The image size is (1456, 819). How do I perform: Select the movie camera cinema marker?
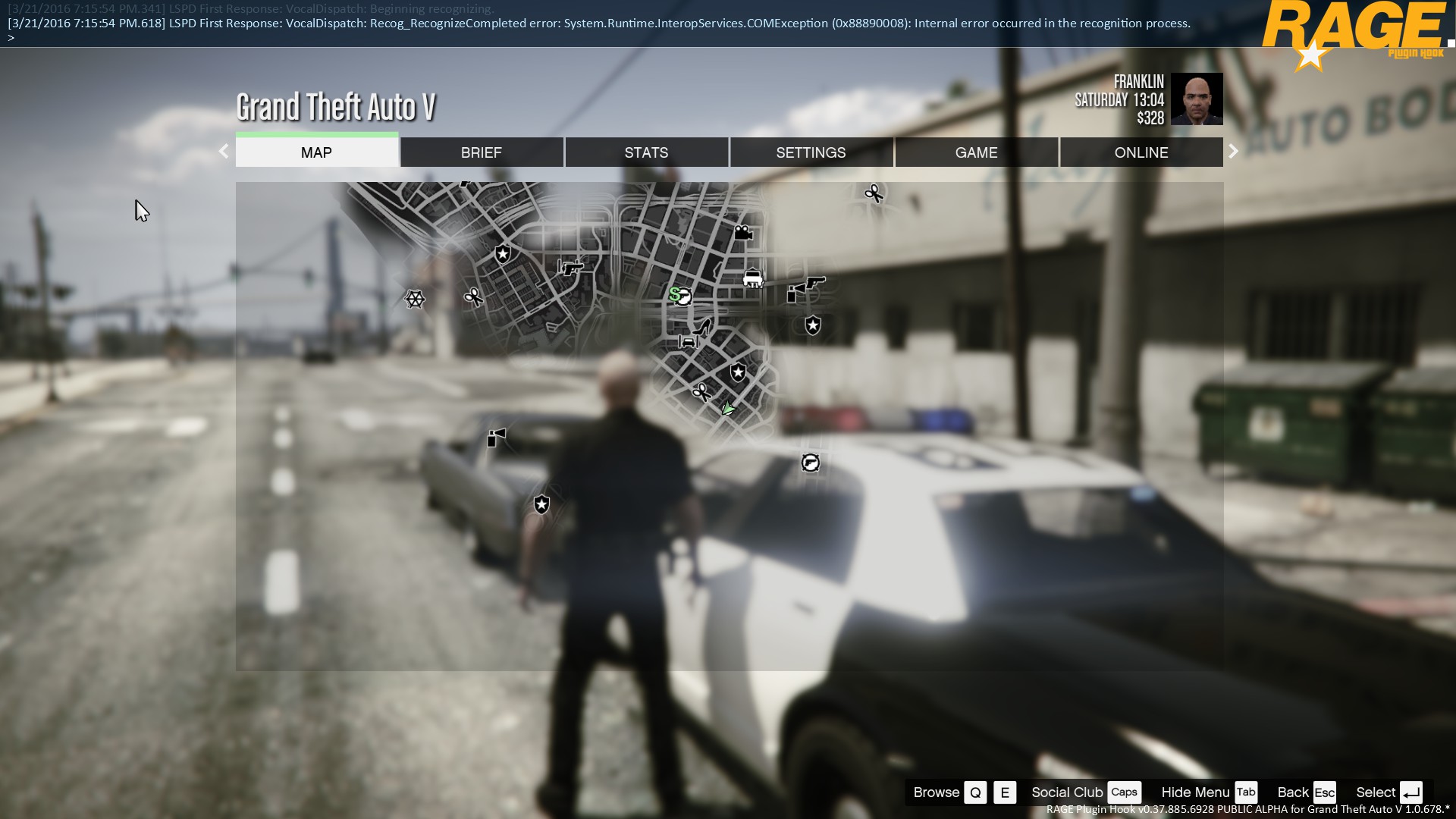[x=743, y=233]
